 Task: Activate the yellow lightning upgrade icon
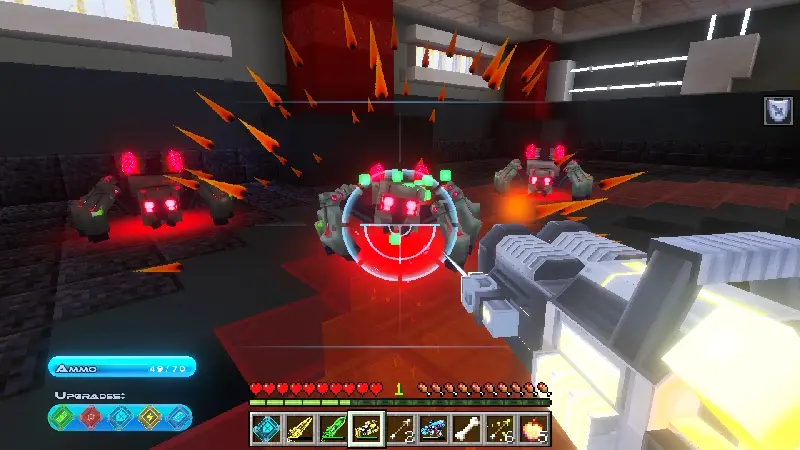click(147, 415)
